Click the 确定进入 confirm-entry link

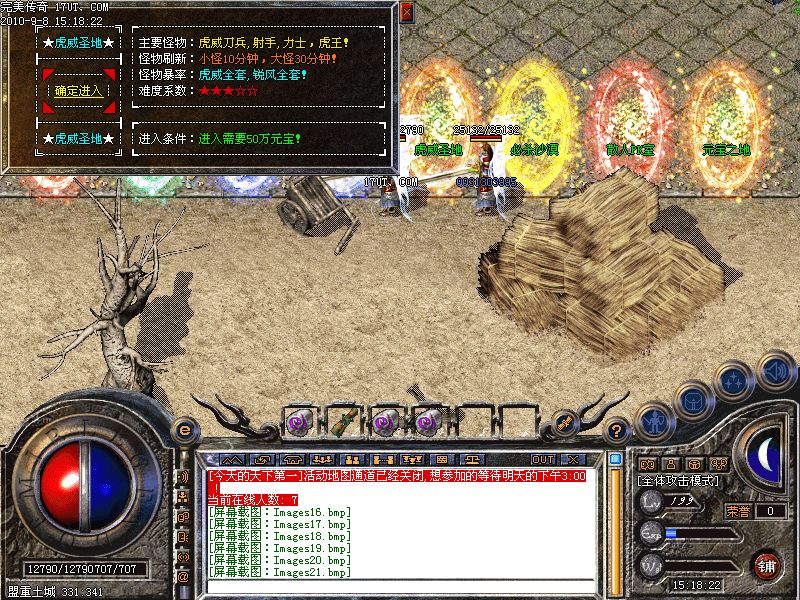click(x=78, y=90)
